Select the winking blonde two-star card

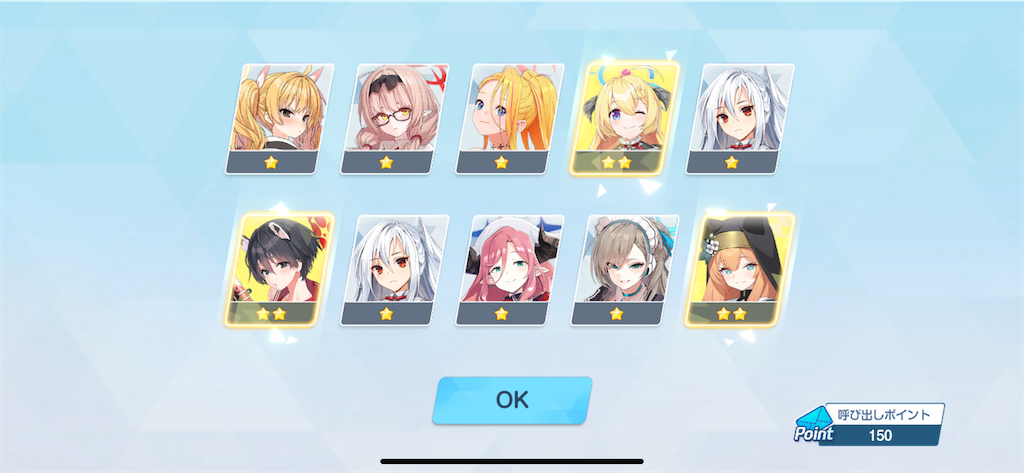tap(624, 118)
